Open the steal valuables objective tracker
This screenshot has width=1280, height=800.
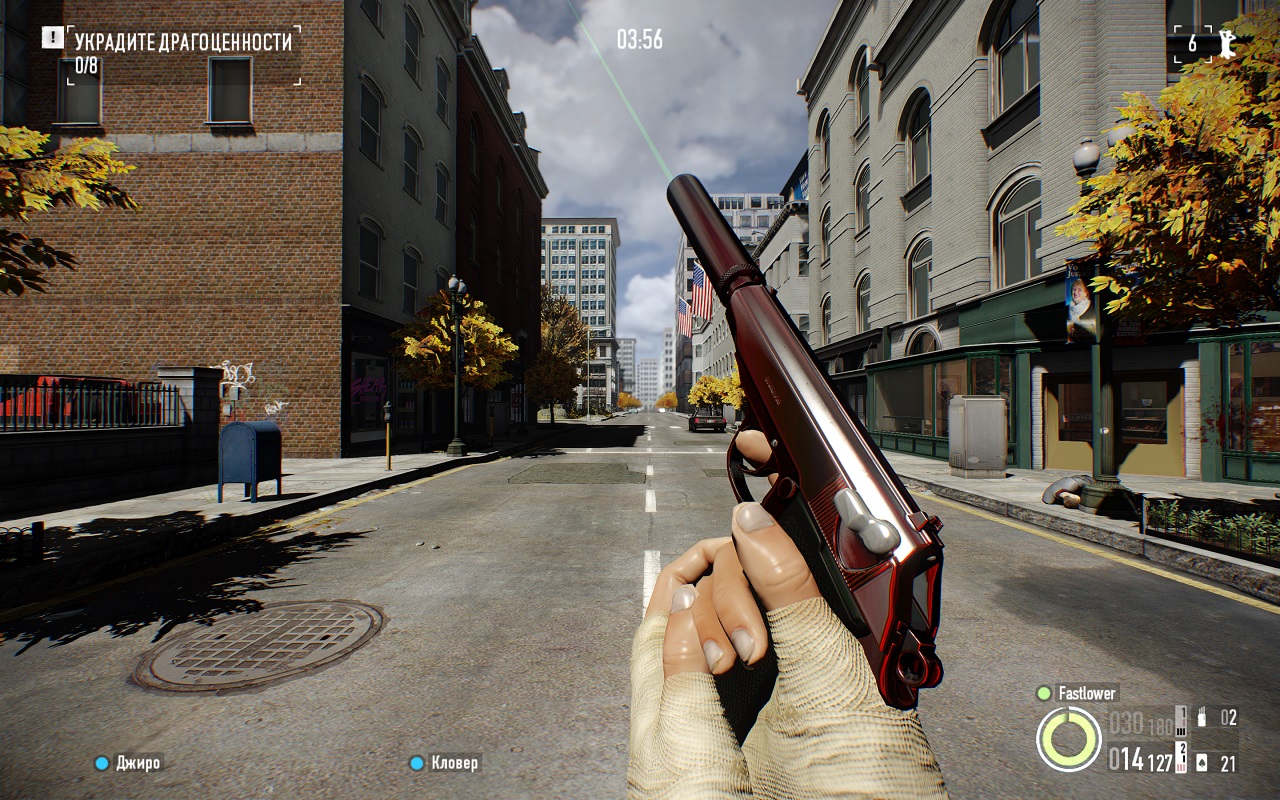tap(183, 42)
